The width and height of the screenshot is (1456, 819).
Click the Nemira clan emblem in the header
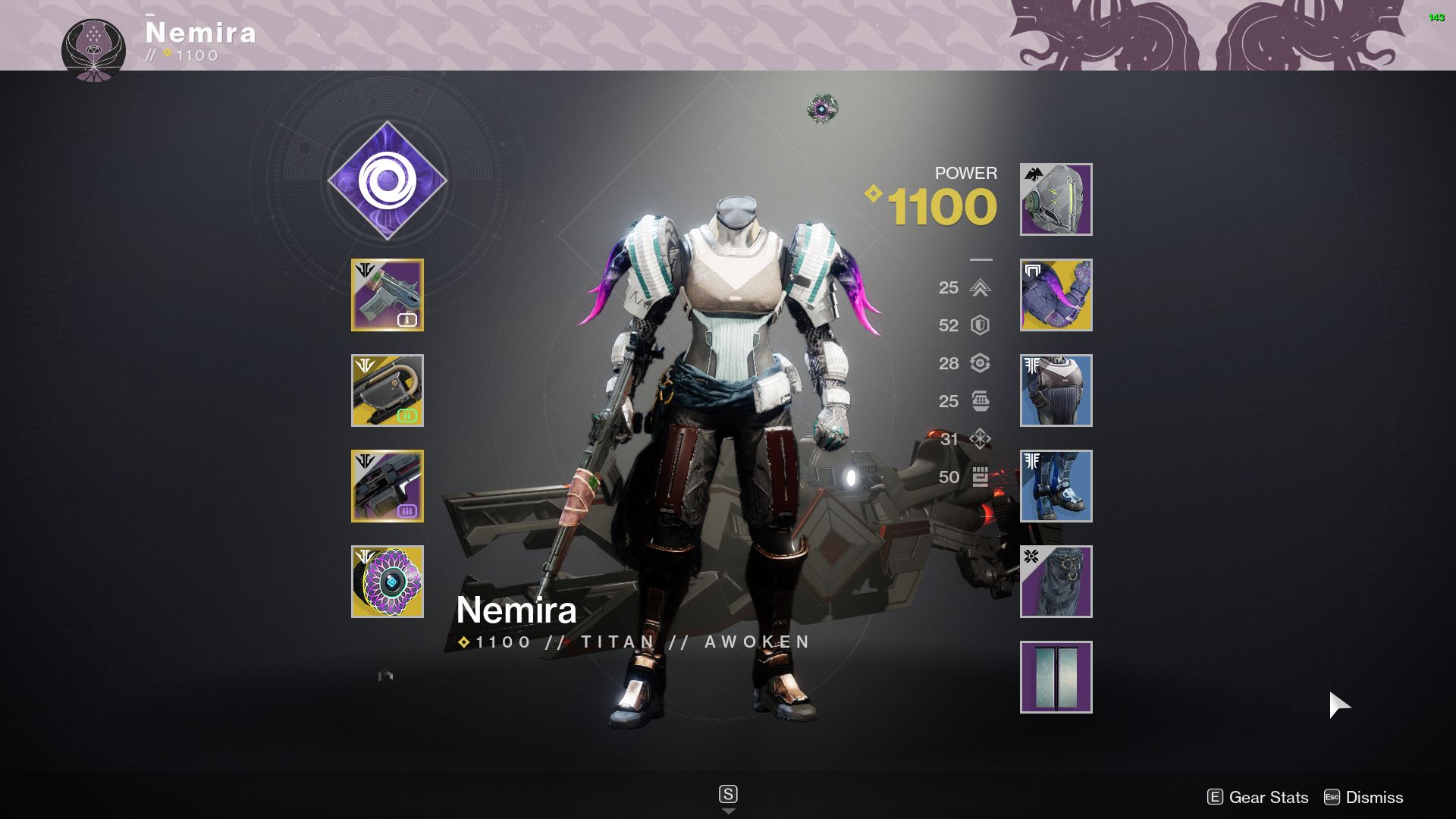coord(93,43)
